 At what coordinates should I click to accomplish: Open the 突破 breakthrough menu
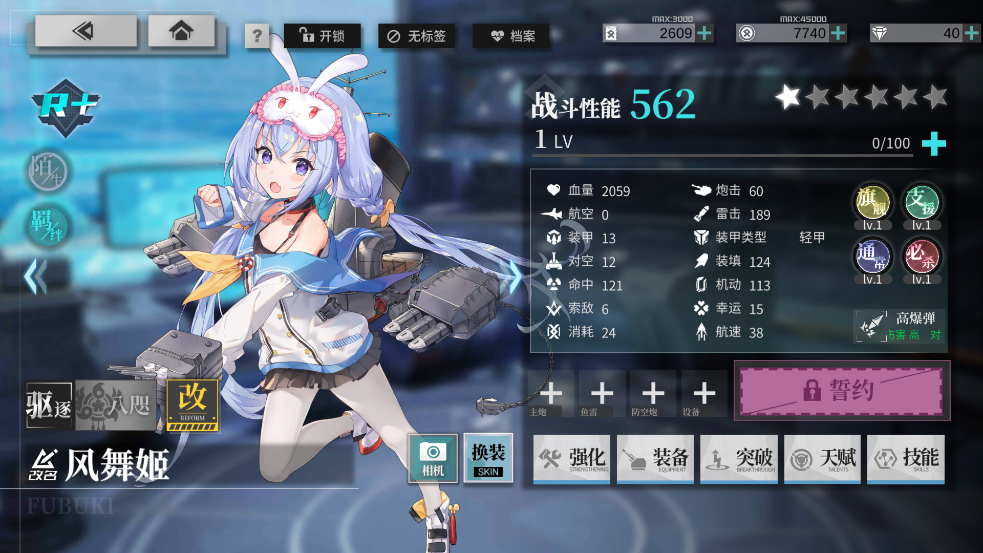738,458
